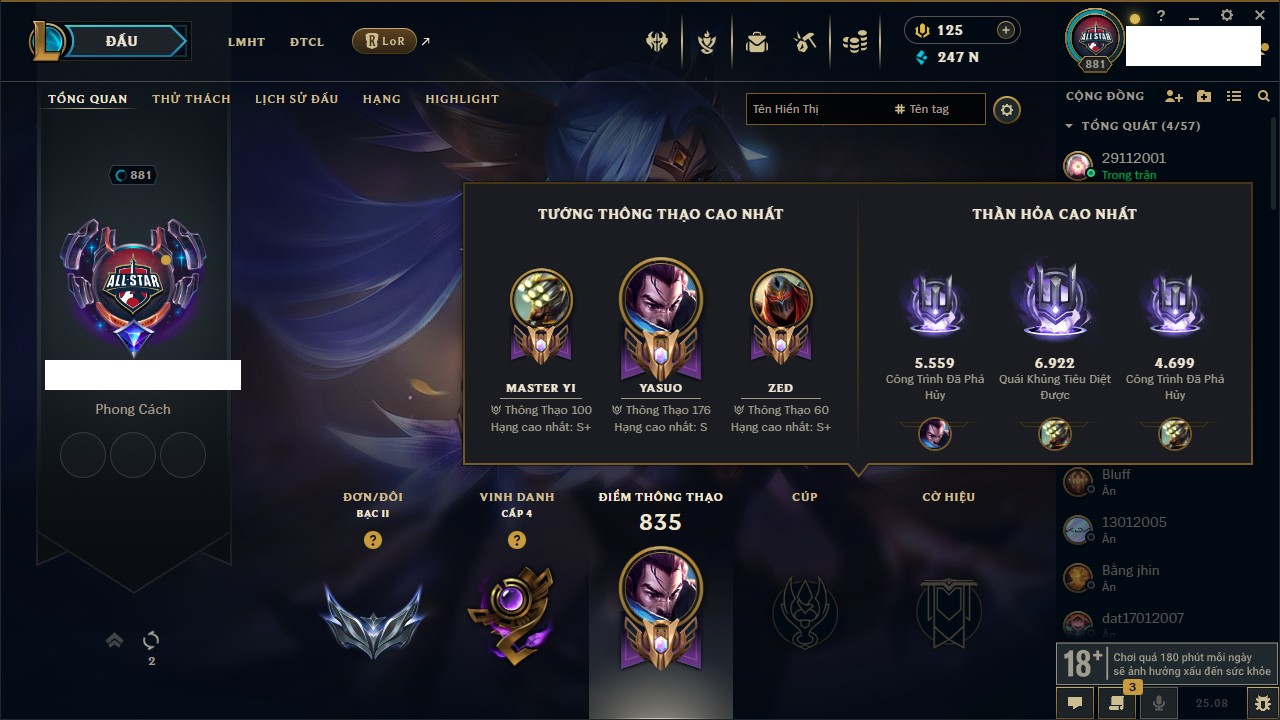Click the add friend icon beside CỘNG ĐỒNG
This screenshot has height=720, width=1280.
point(1174,96)
